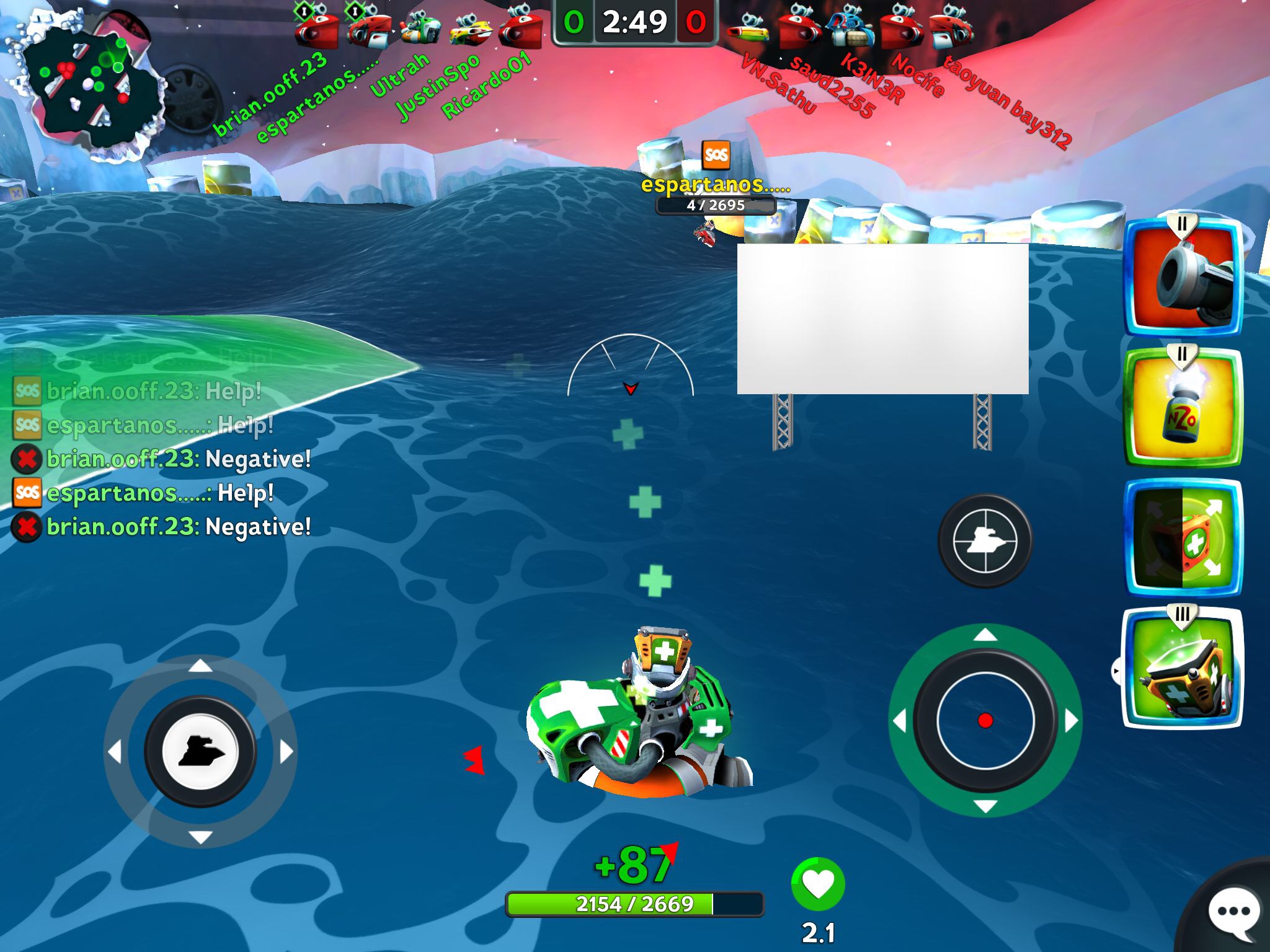The height and width of the screenshot is (952, 1270).
Task: Select enemy K3IN3R's ship icon
Action: tap(850, 28)
